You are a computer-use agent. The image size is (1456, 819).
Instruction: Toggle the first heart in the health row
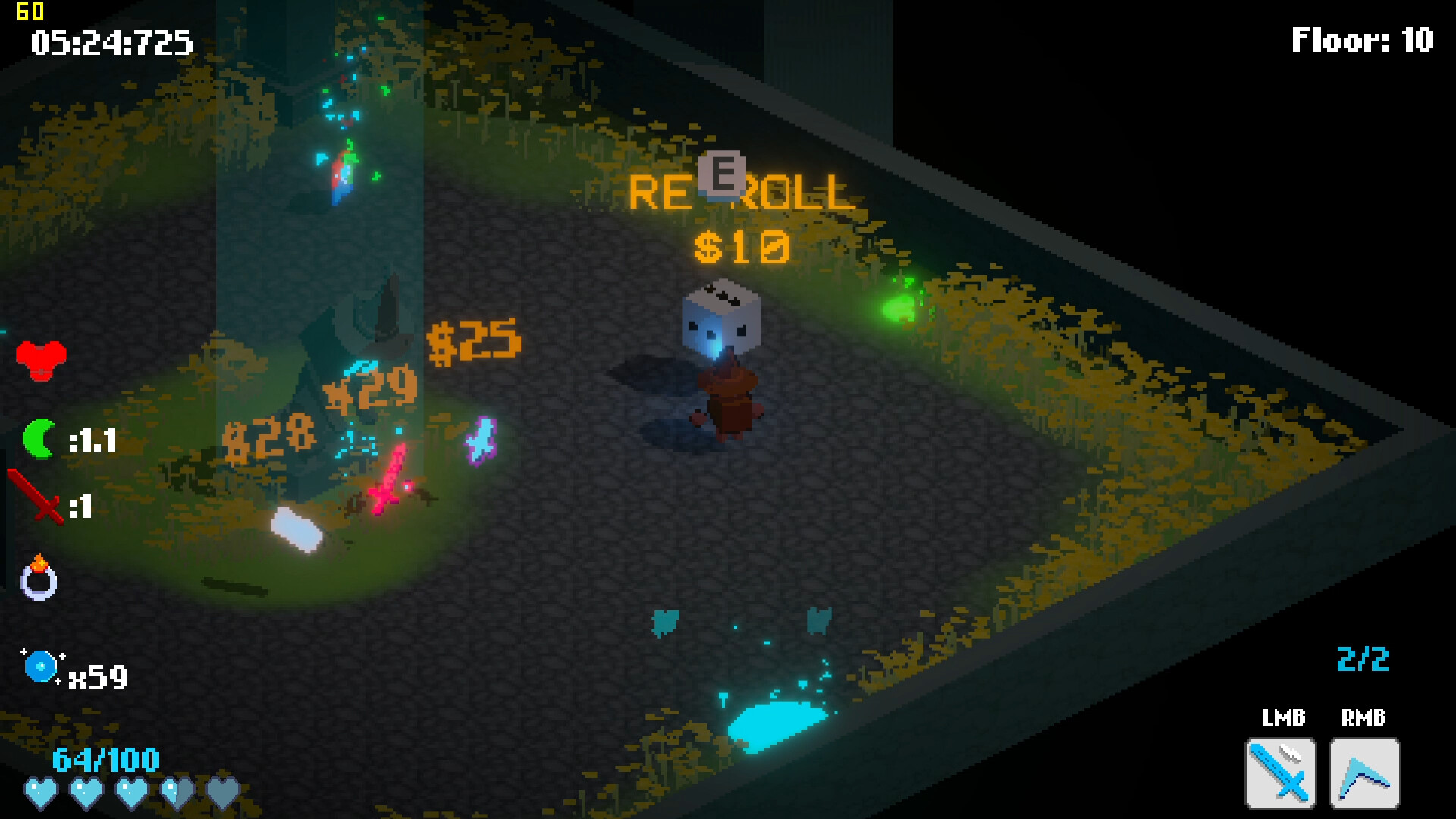pyautogui.click(x=43, y=791)
